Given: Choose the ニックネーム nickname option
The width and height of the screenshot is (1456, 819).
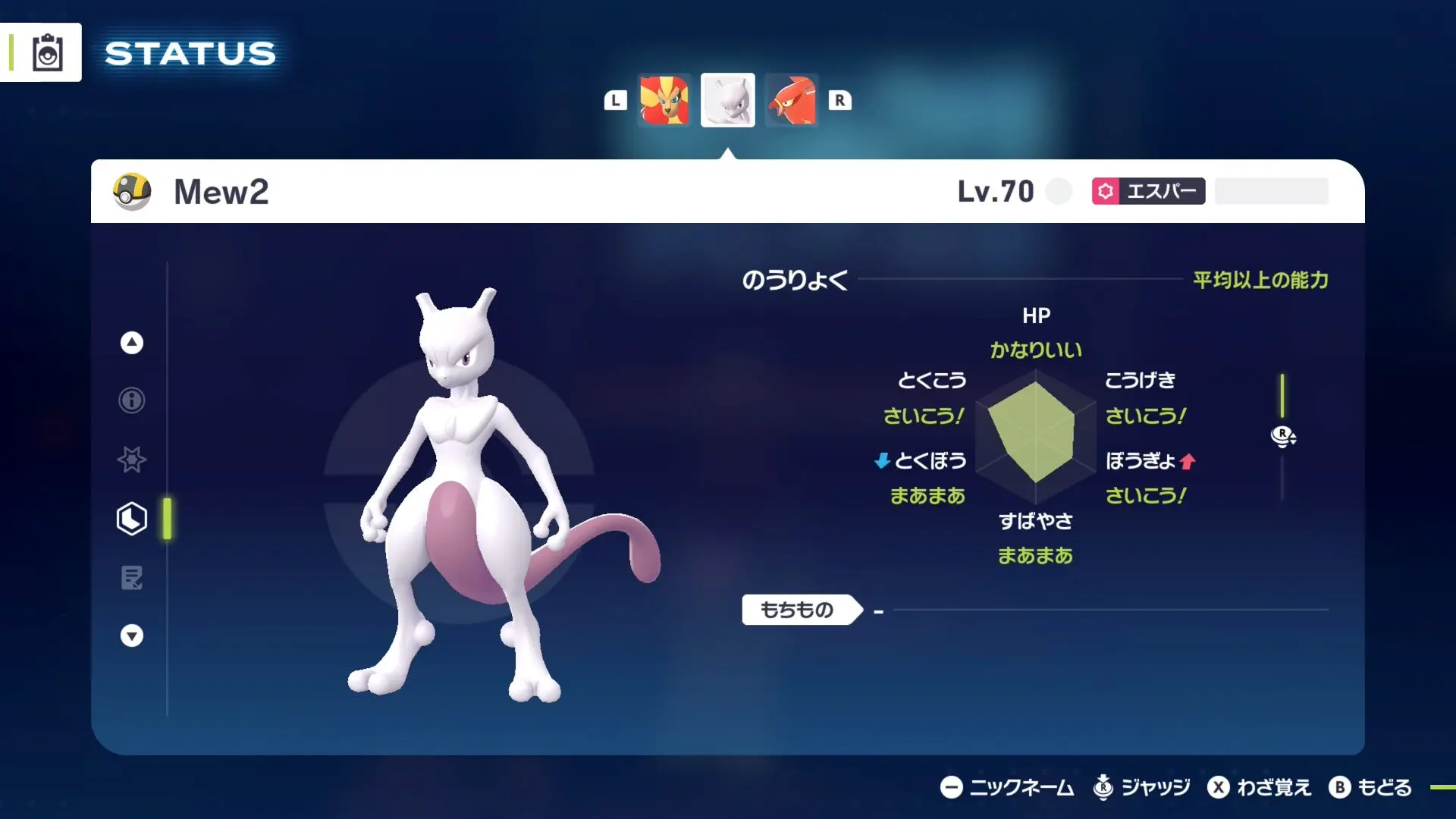Looking at the screenshot, I should pos(1007,788).
